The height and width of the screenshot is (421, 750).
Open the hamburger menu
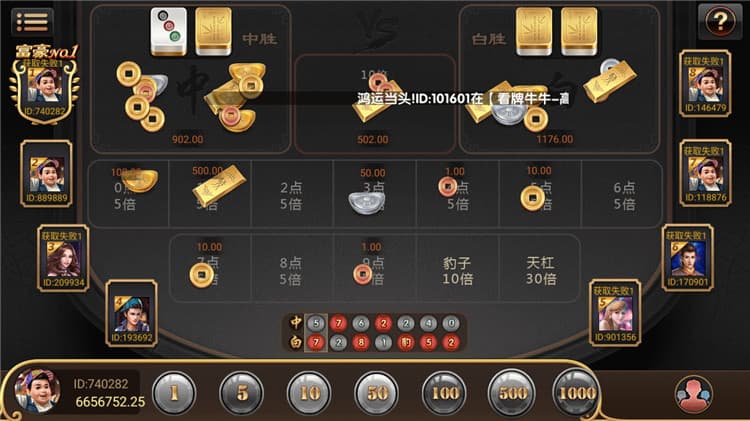point(34,20)
